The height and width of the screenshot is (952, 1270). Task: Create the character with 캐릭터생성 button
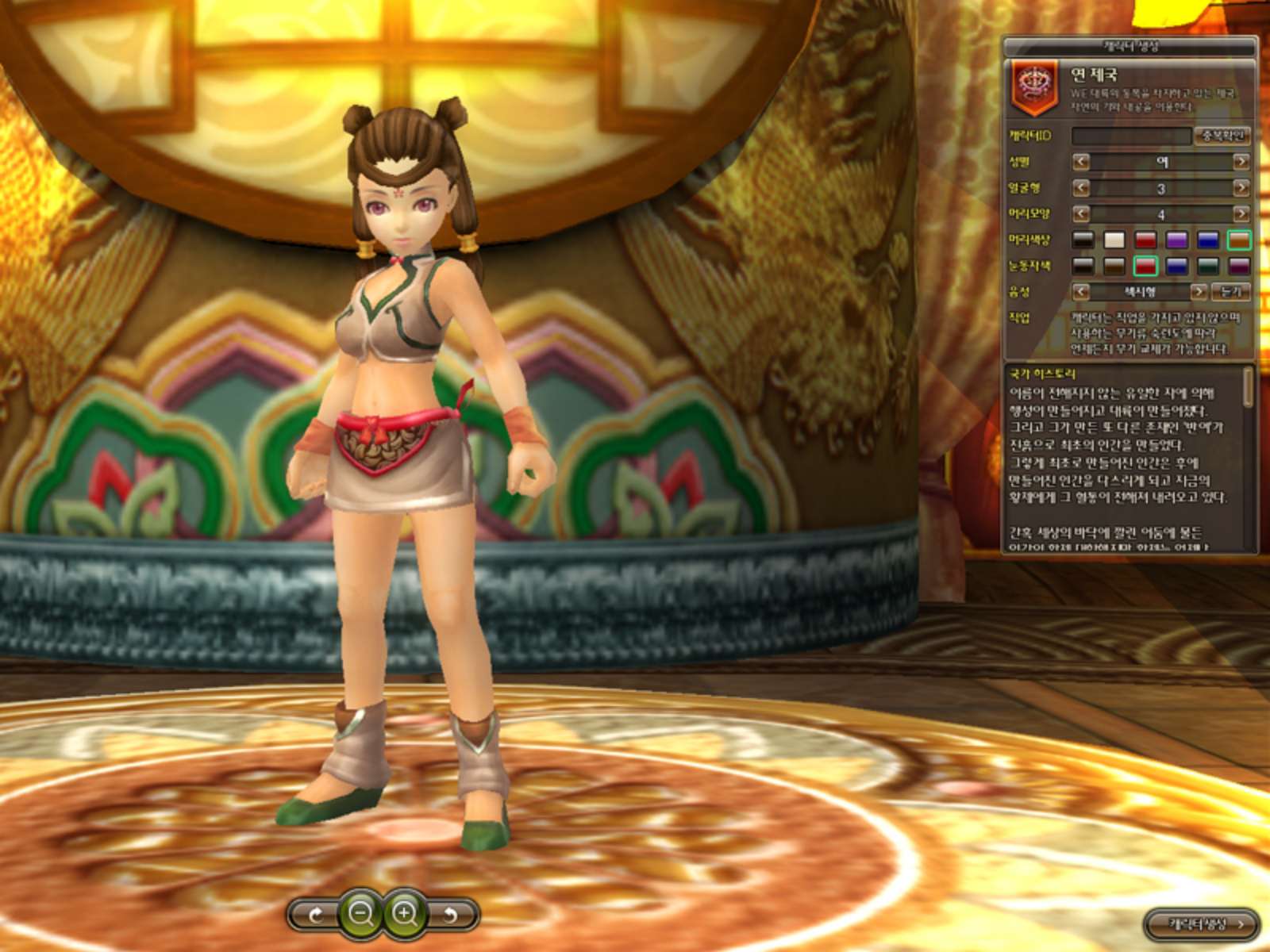pos(1202,924)
